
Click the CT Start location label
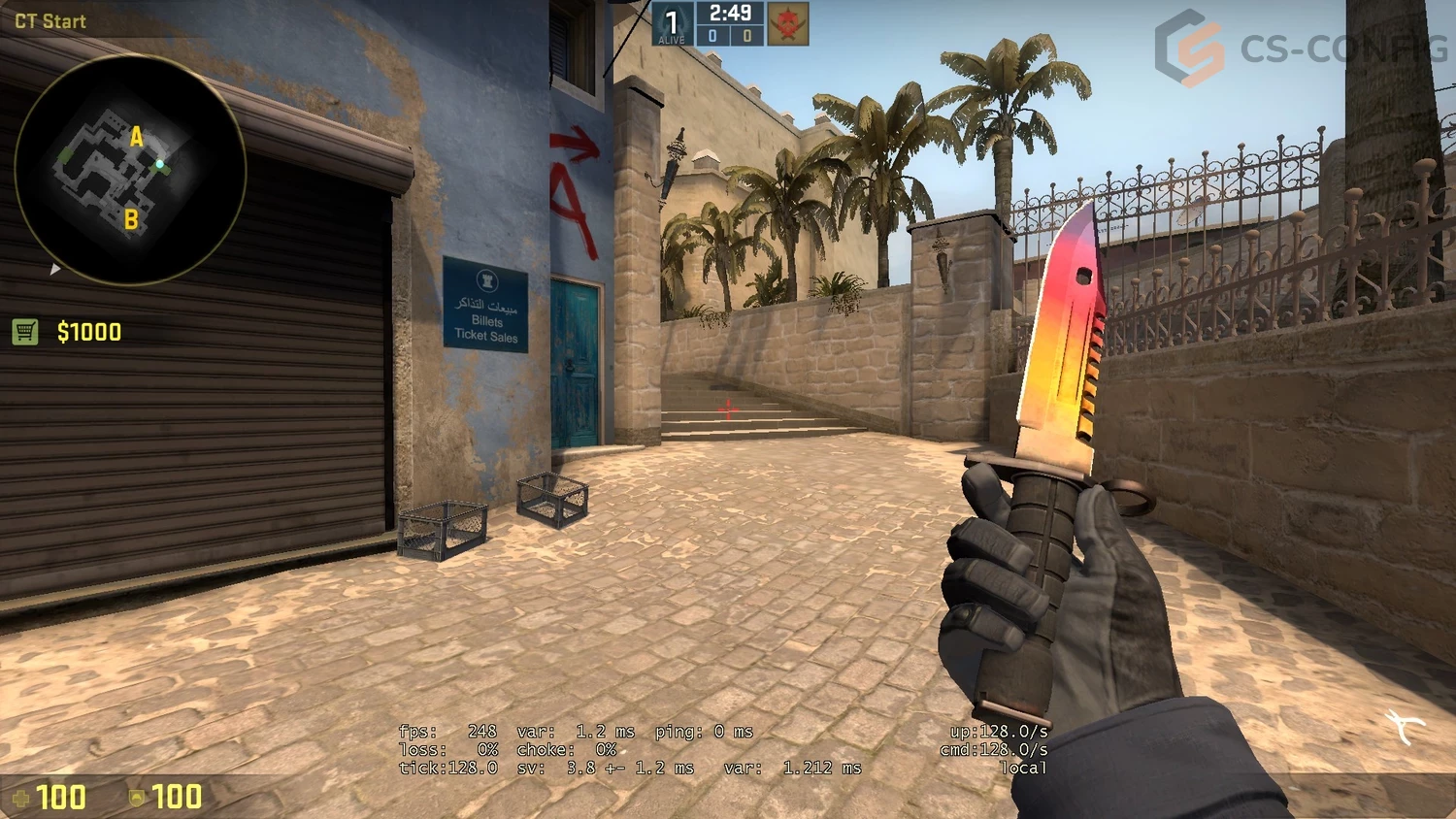[50, 19]
